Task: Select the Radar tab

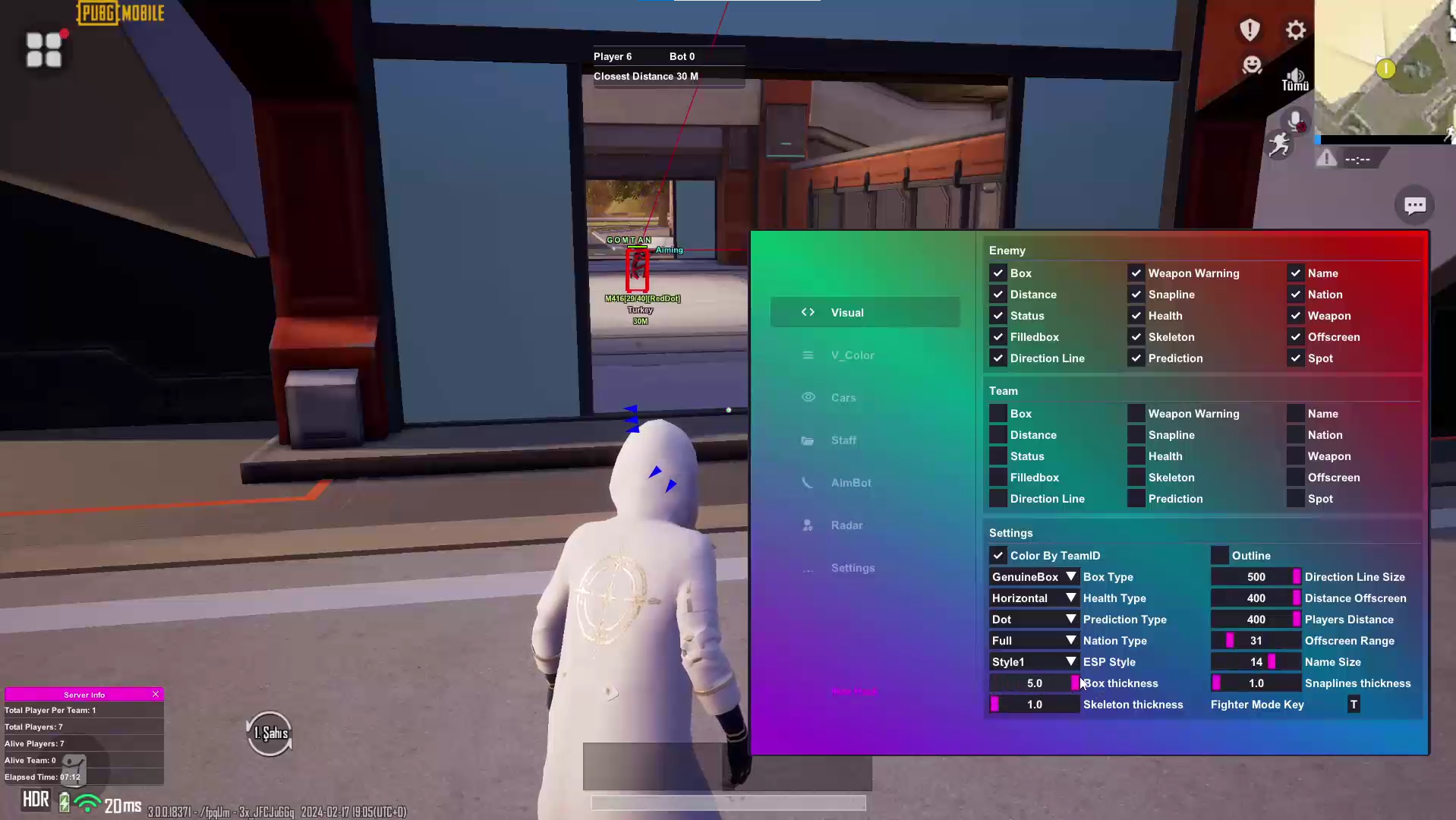Action: [846, 525]
